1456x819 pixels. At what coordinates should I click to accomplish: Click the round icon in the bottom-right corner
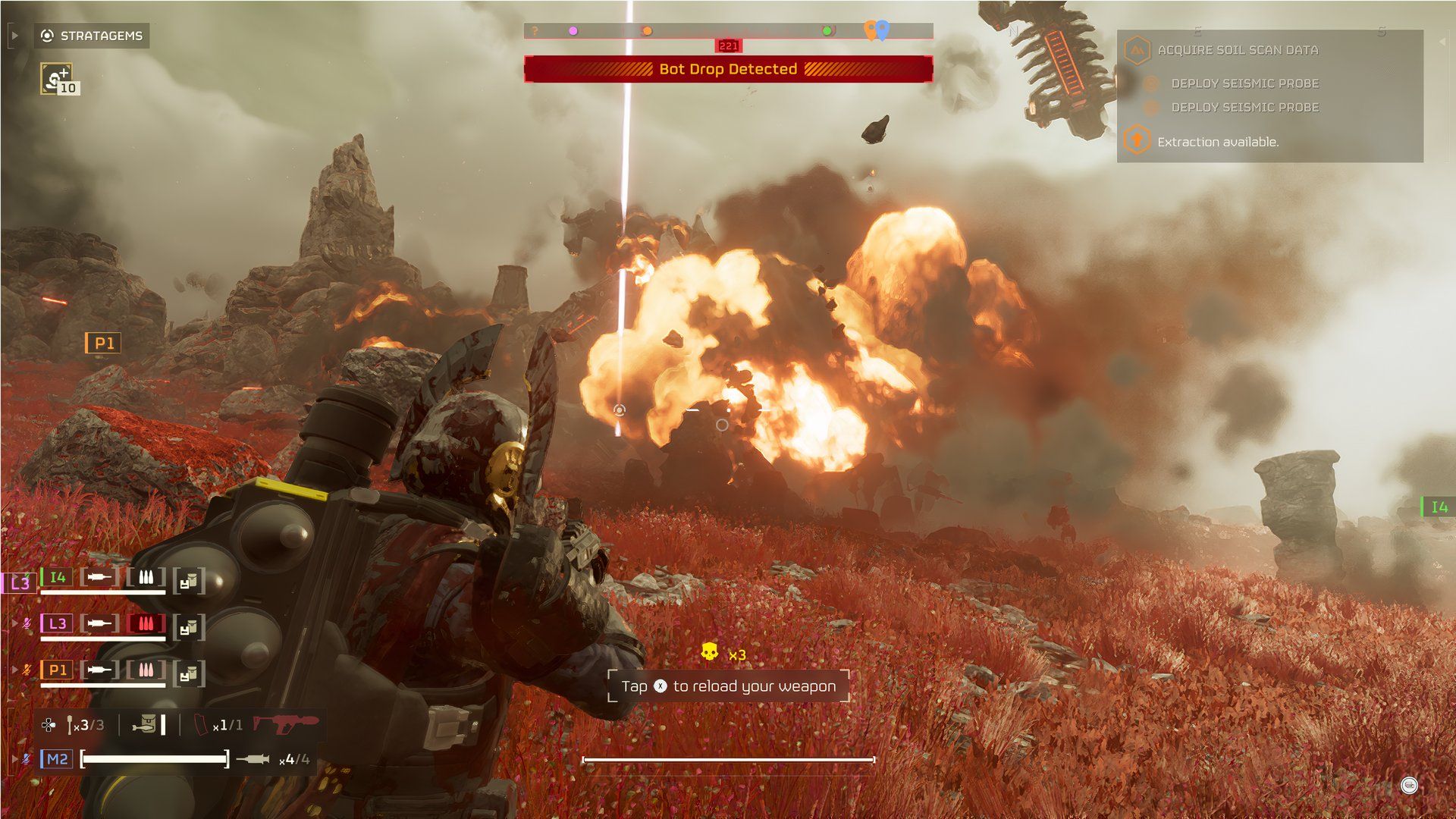(1409, 786)
